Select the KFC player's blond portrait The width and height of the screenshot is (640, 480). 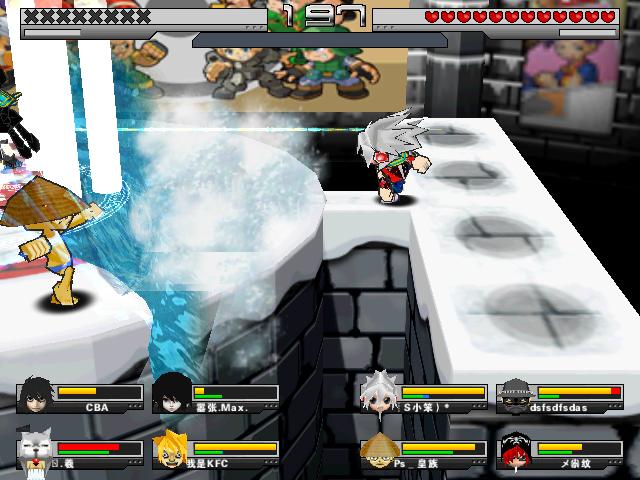click(171, 449)
